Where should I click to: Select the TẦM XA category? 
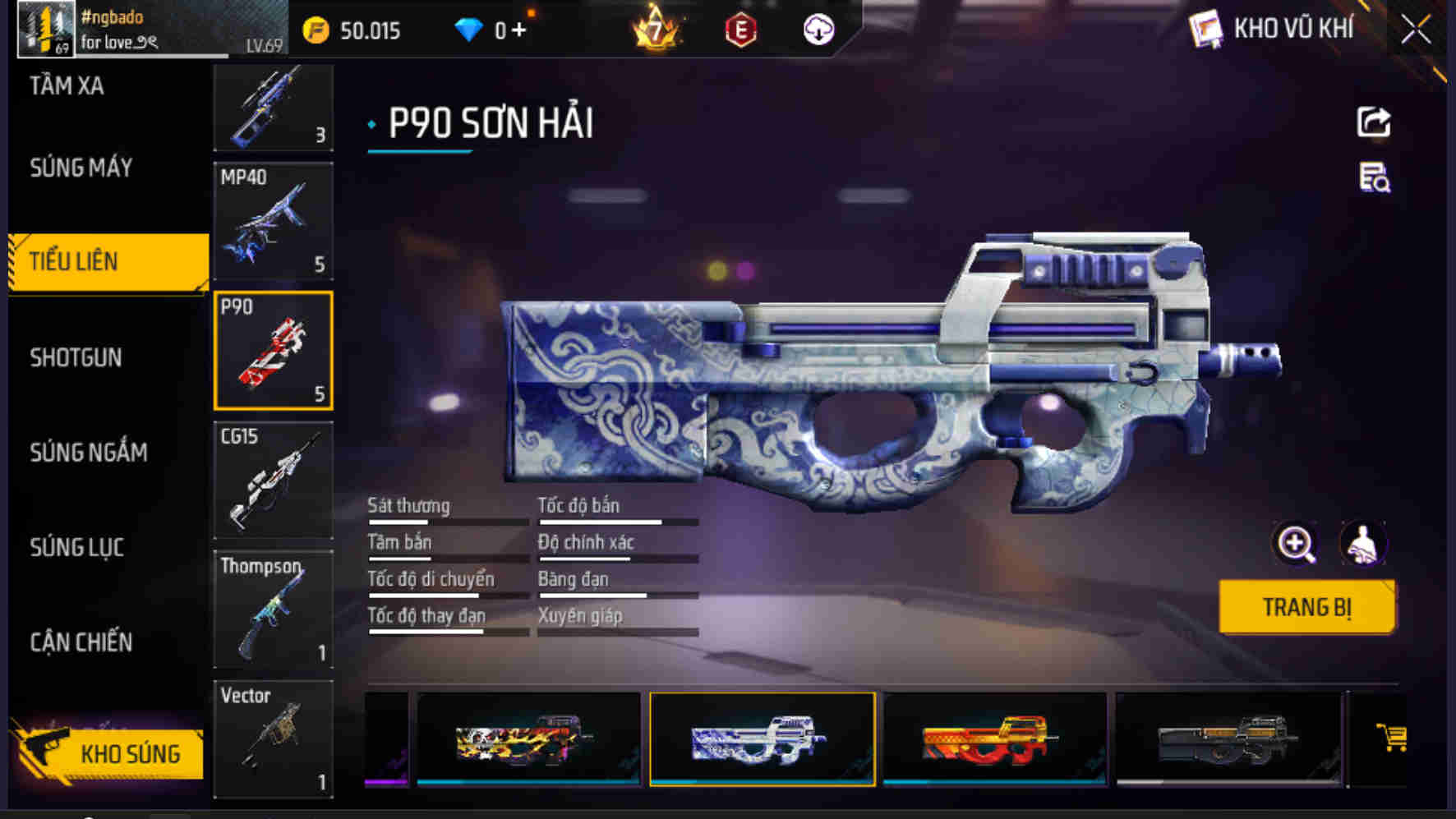click(67, 86)
